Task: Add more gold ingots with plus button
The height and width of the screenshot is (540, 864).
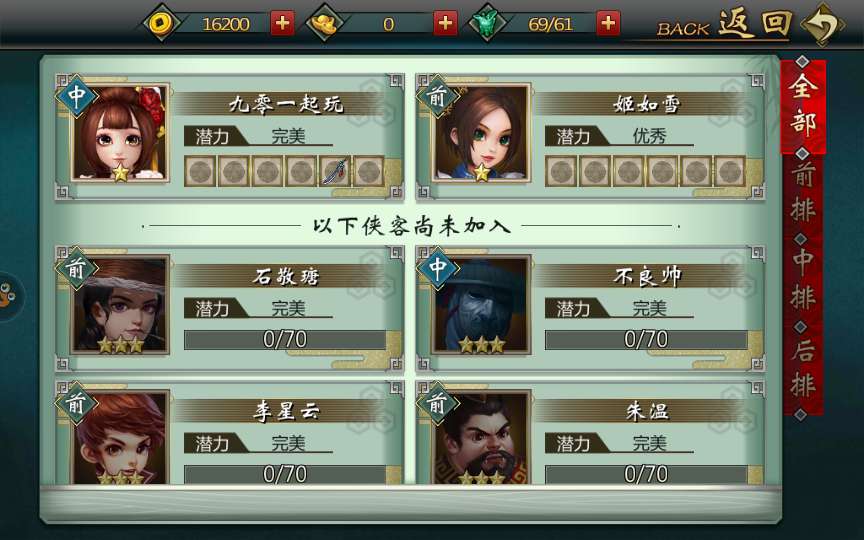Action: point(445,23)
